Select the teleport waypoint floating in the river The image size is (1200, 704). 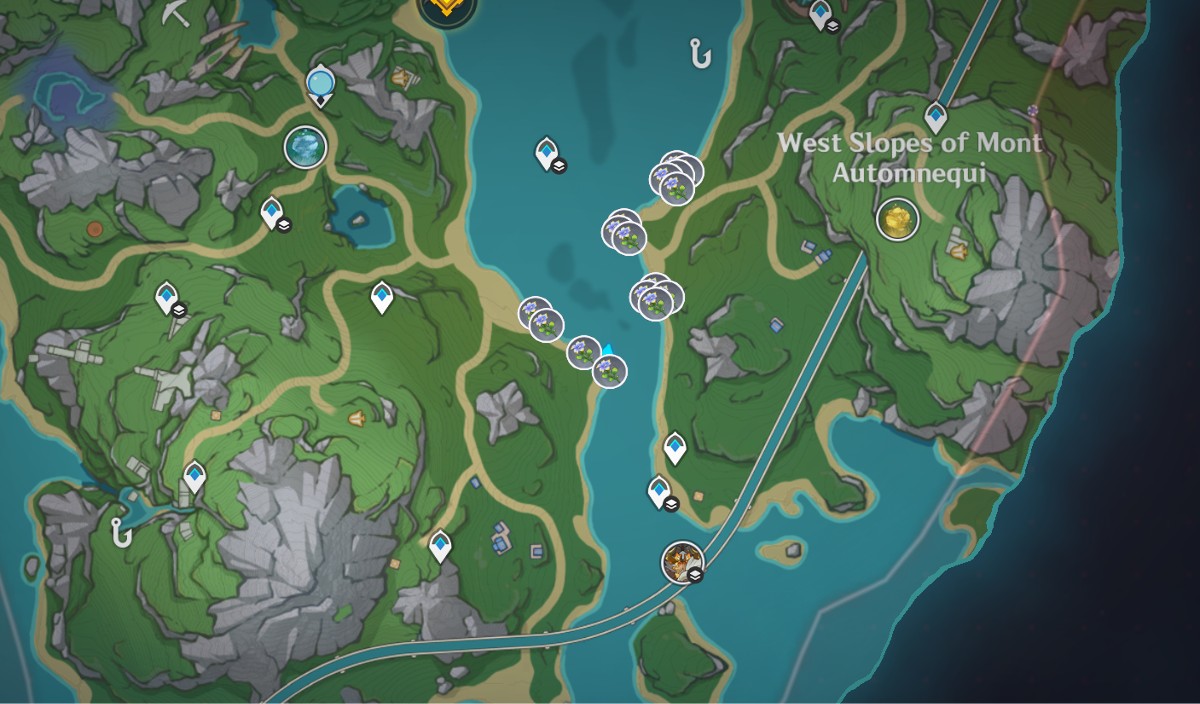[546, 153]
